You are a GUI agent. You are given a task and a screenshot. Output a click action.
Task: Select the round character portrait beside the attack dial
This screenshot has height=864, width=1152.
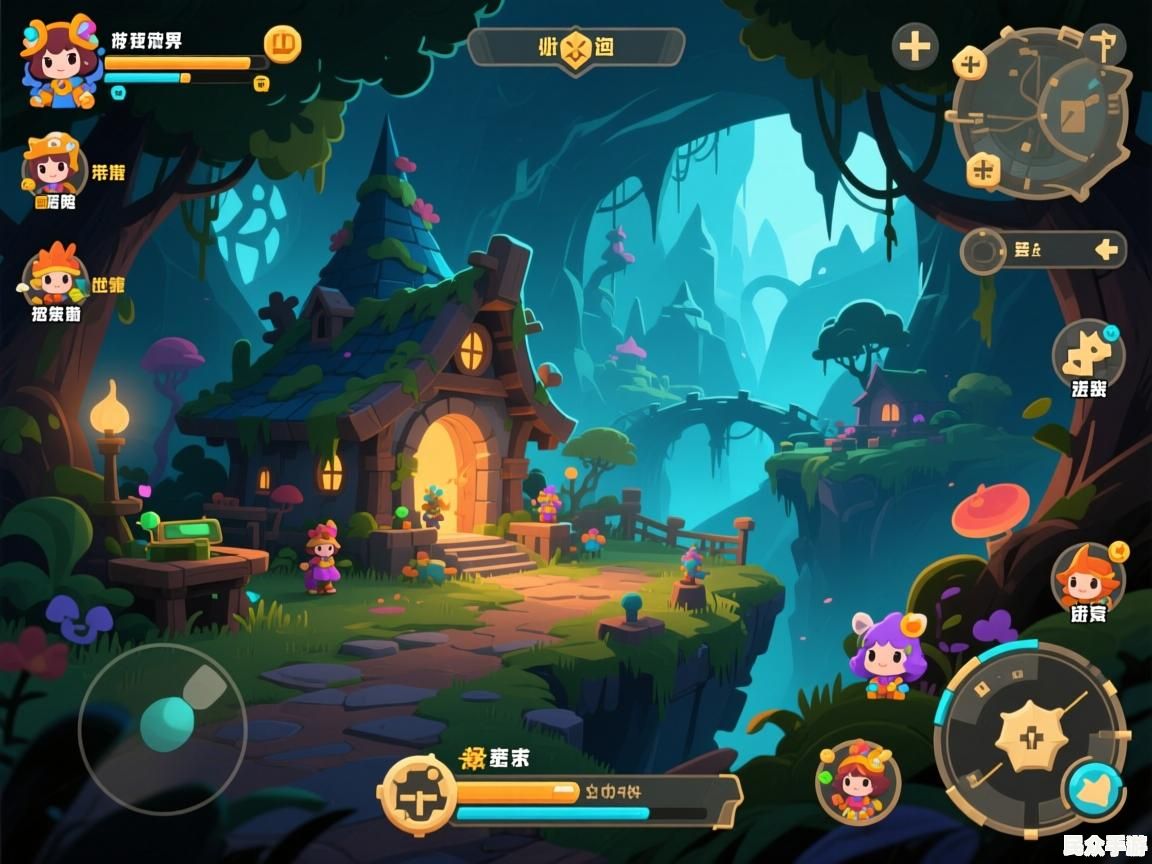857,782
